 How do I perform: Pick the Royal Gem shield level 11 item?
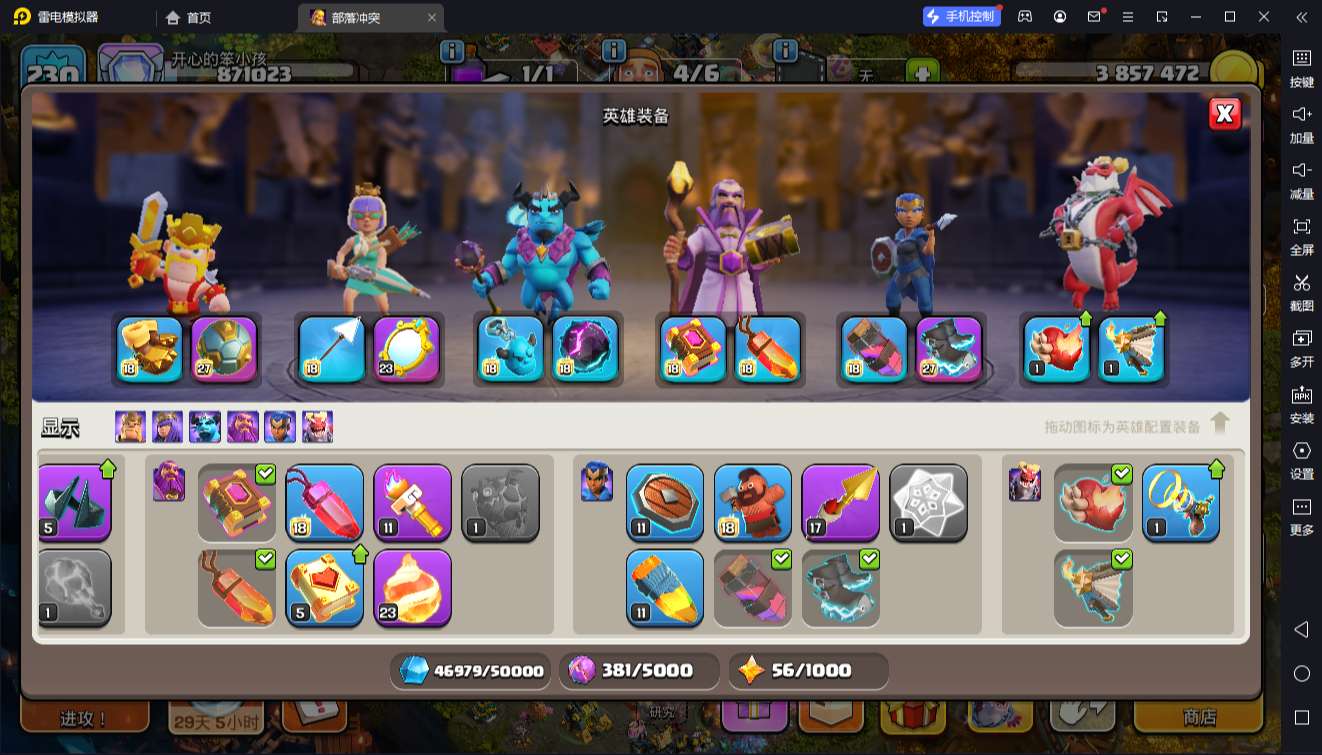665,502
